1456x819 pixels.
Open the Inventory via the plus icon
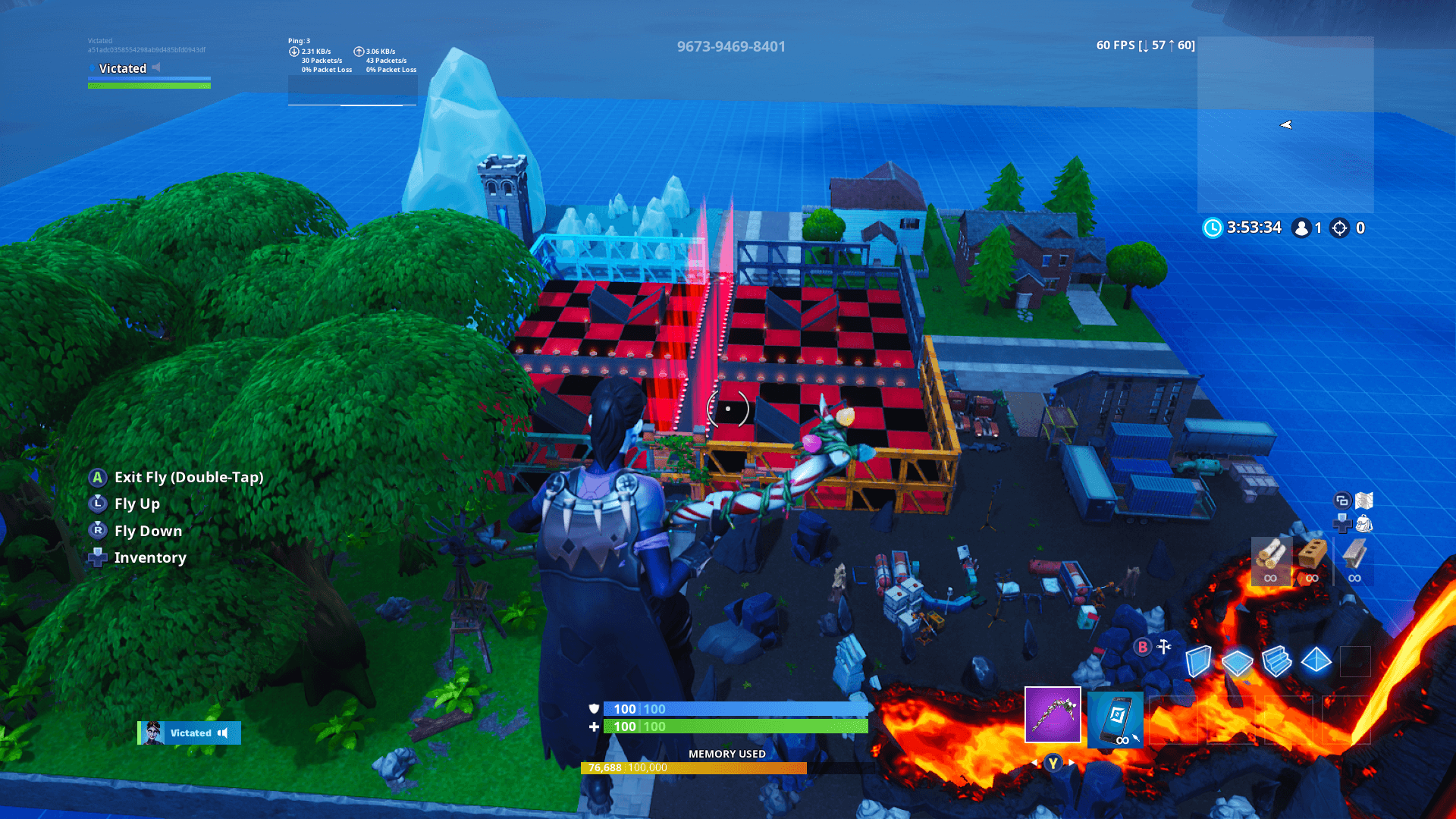click(x=97, y=558)
